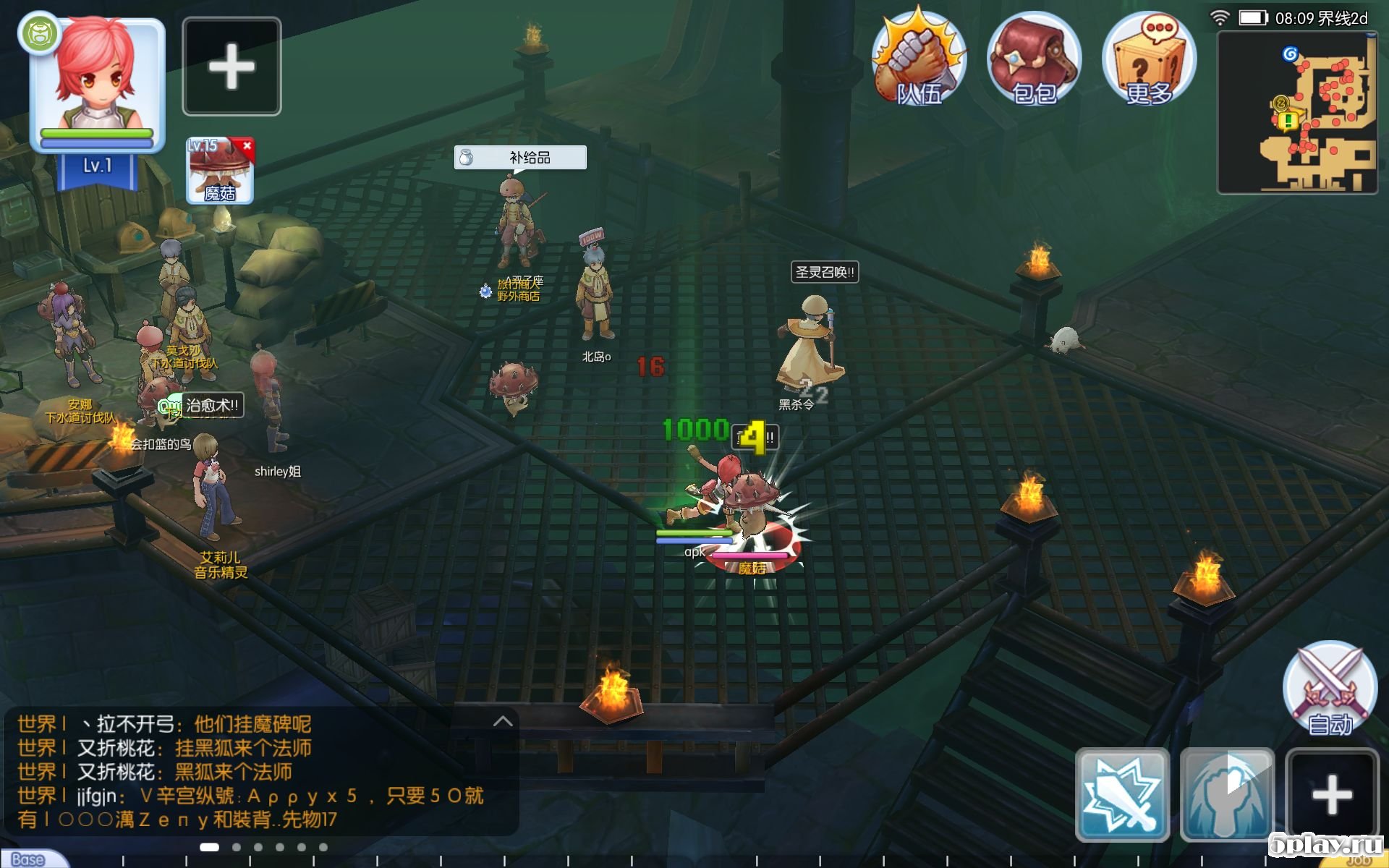Tap the 补给品 supplies label
This screenshot has height=868, width=1389.
tap(520, 158)
